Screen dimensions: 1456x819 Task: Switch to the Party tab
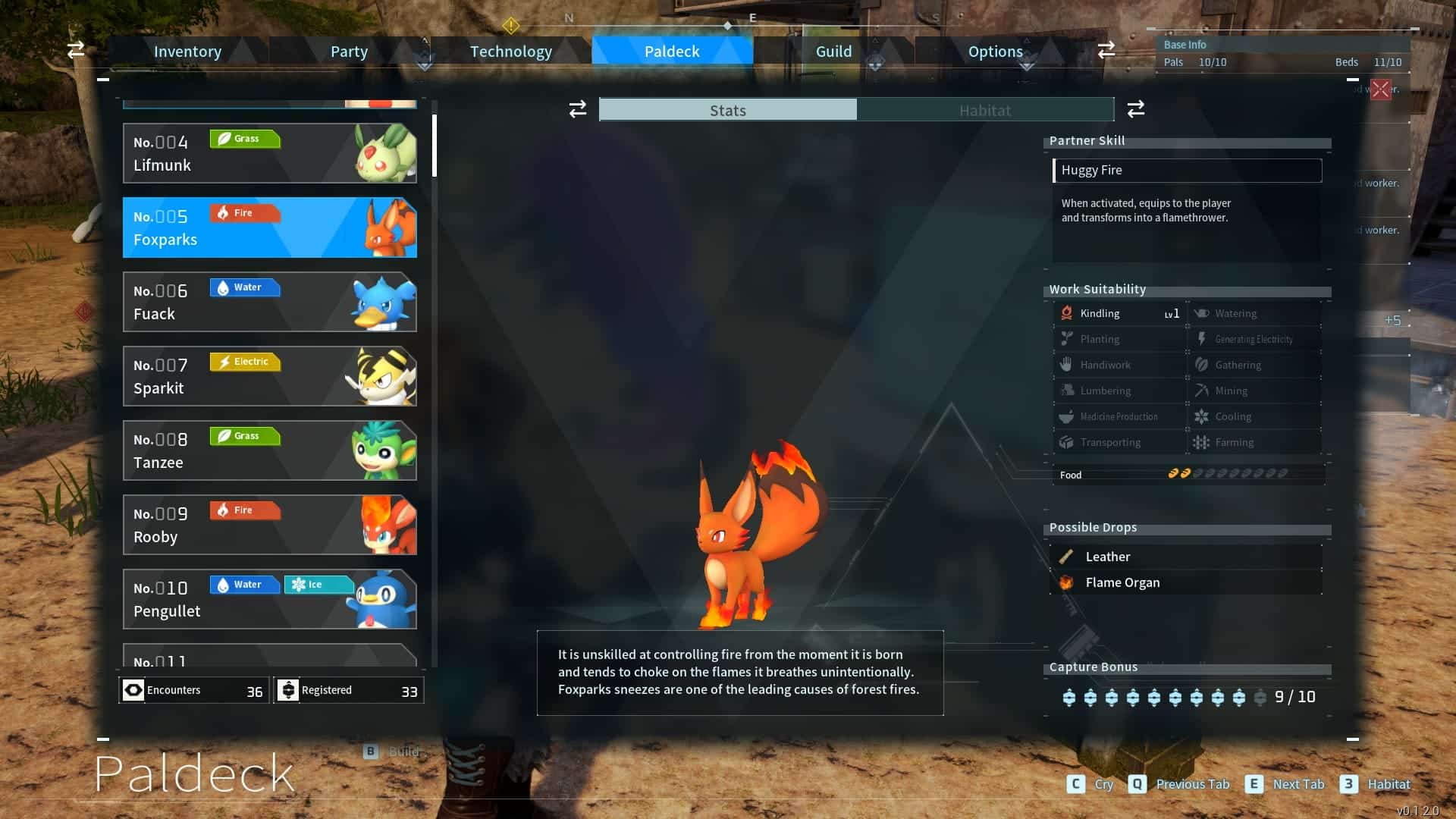pos(349,52)
